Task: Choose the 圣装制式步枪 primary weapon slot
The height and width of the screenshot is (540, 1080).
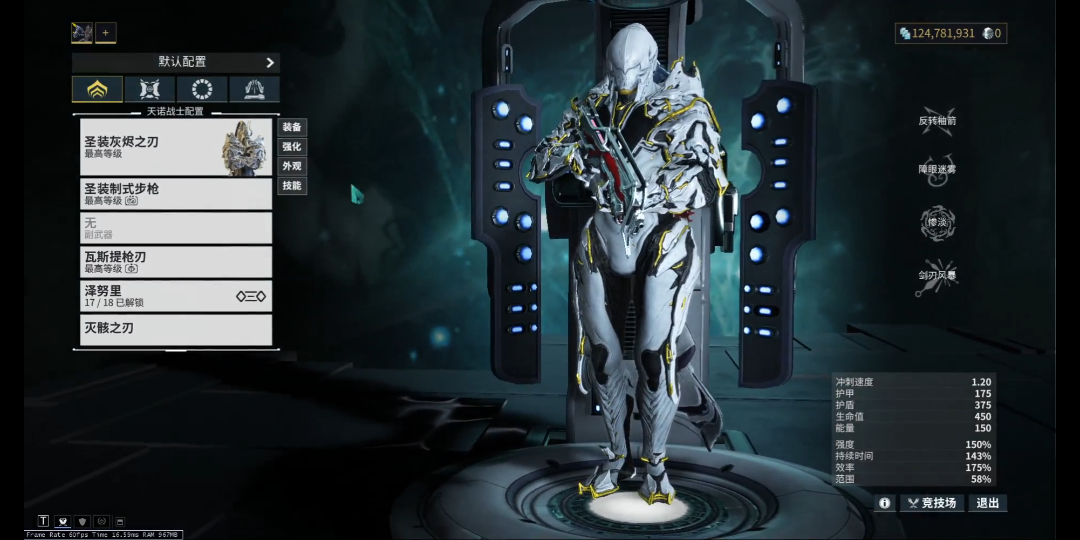Action: click(176, 194)
